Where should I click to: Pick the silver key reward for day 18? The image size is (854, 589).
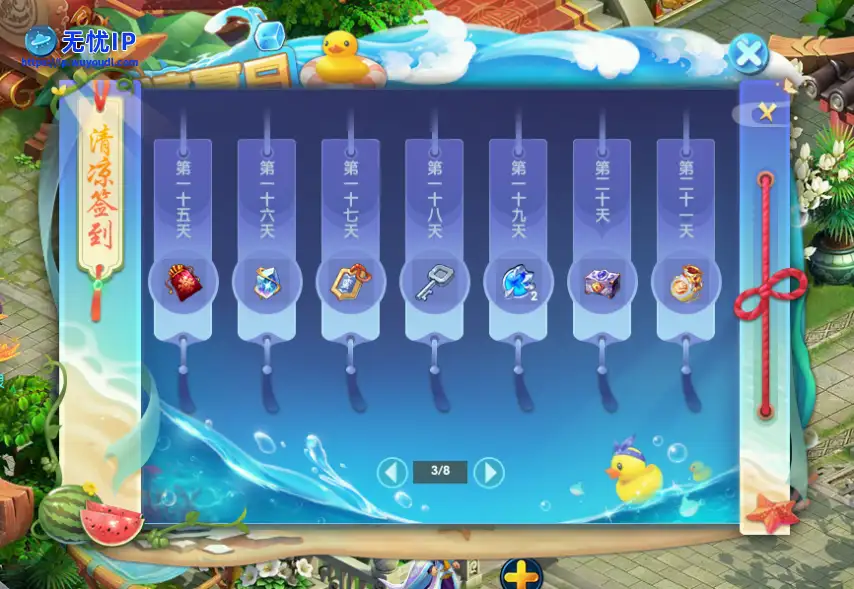[x=434, y=283]
